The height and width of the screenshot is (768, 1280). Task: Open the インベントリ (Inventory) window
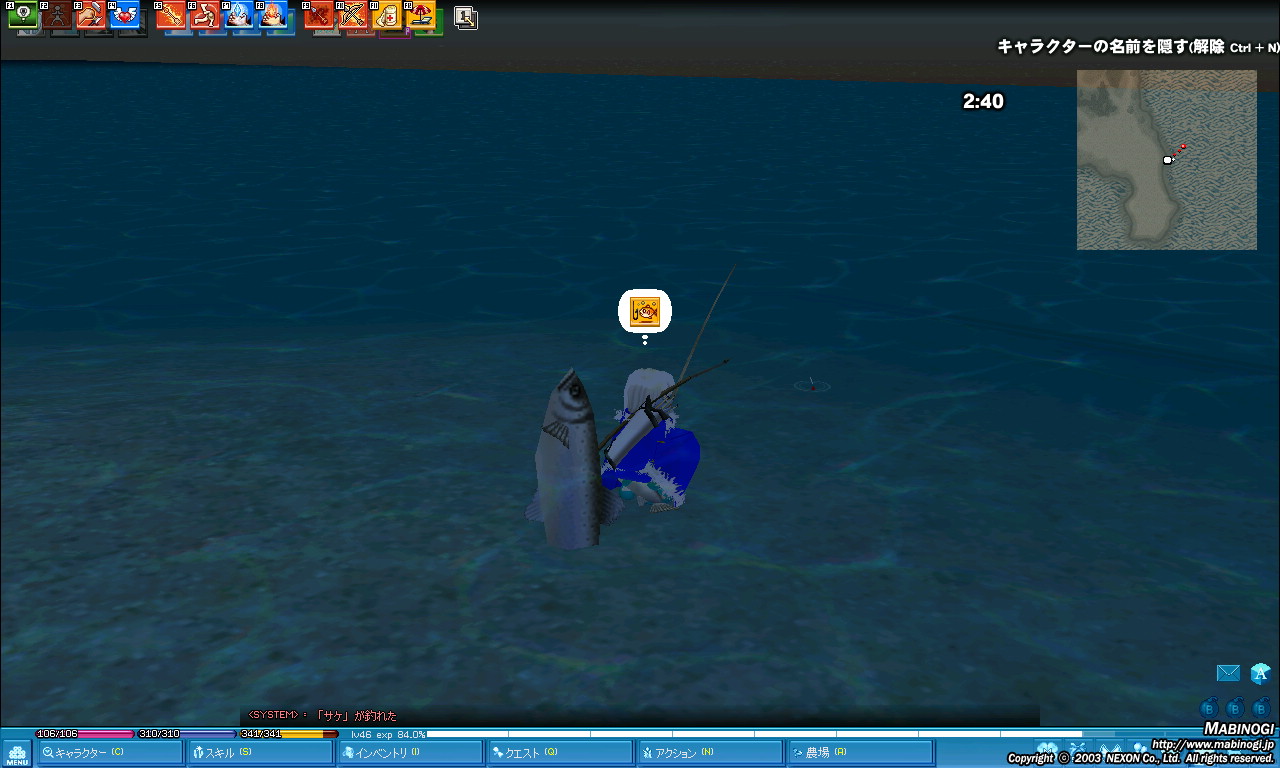click(x=408, y=753)
